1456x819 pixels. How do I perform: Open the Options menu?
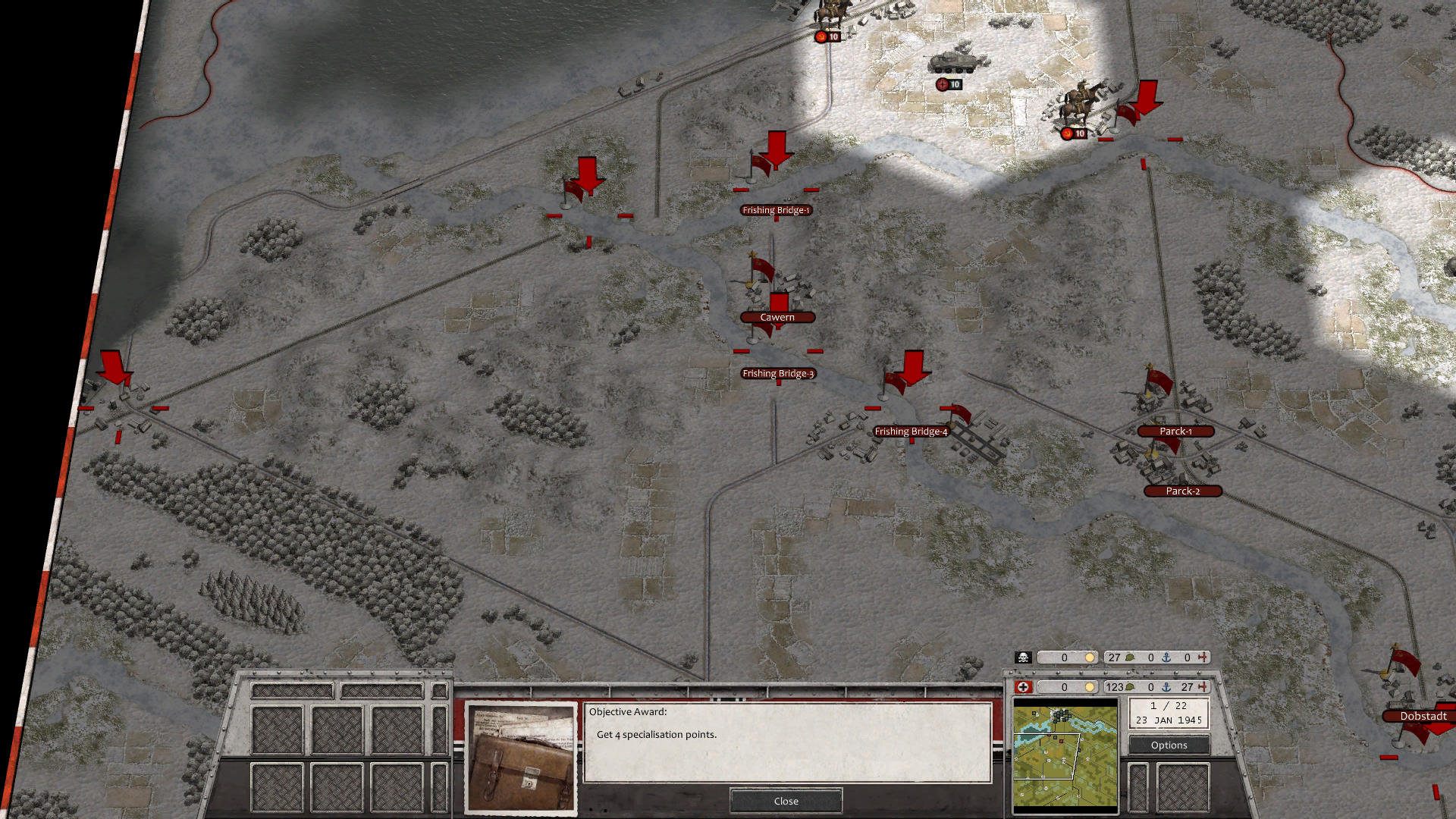pos(1168,745)
